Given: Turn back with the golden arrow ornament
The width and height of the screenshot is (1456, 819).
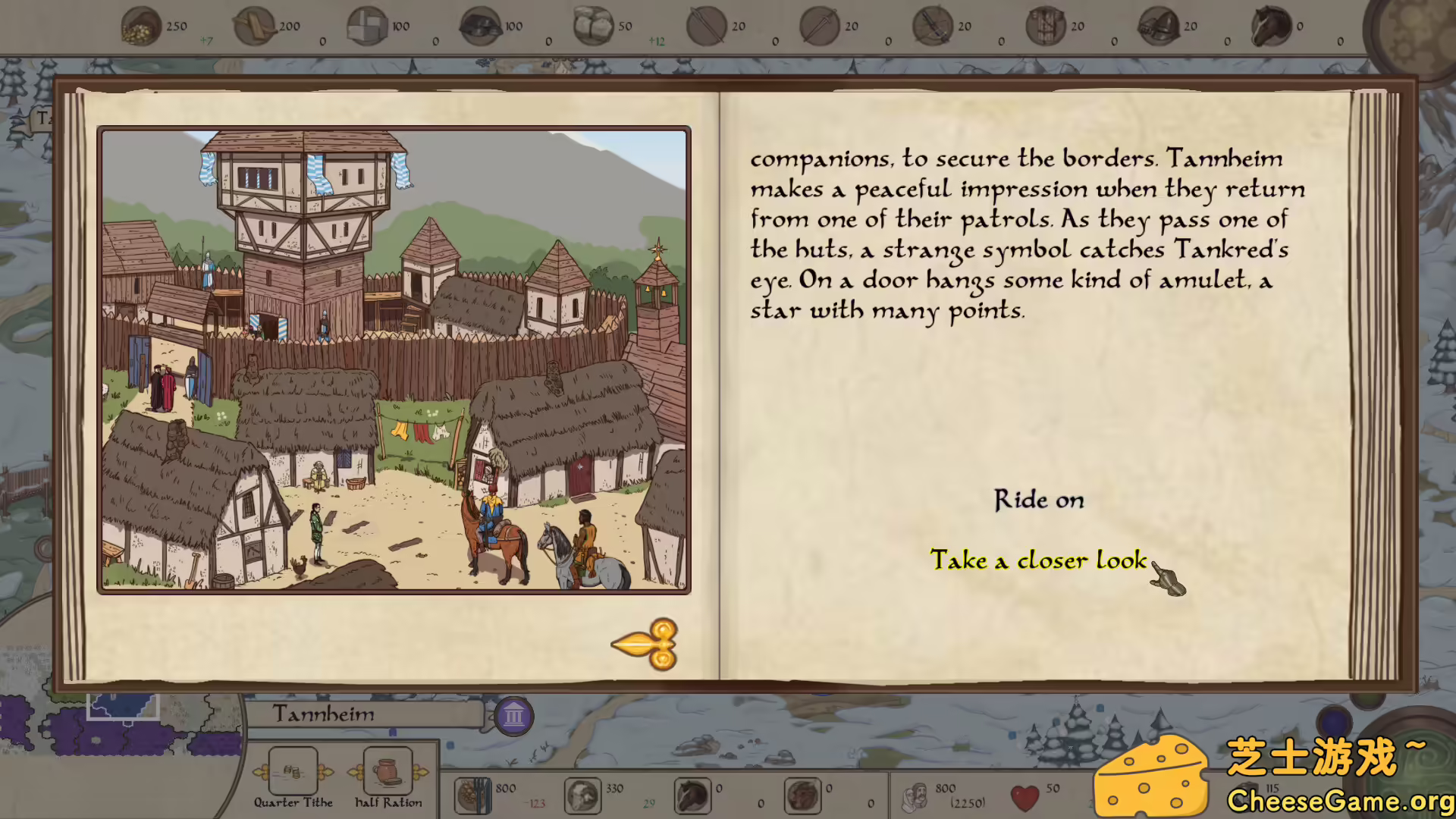Looking at the screenshot, I should [645, 645].
